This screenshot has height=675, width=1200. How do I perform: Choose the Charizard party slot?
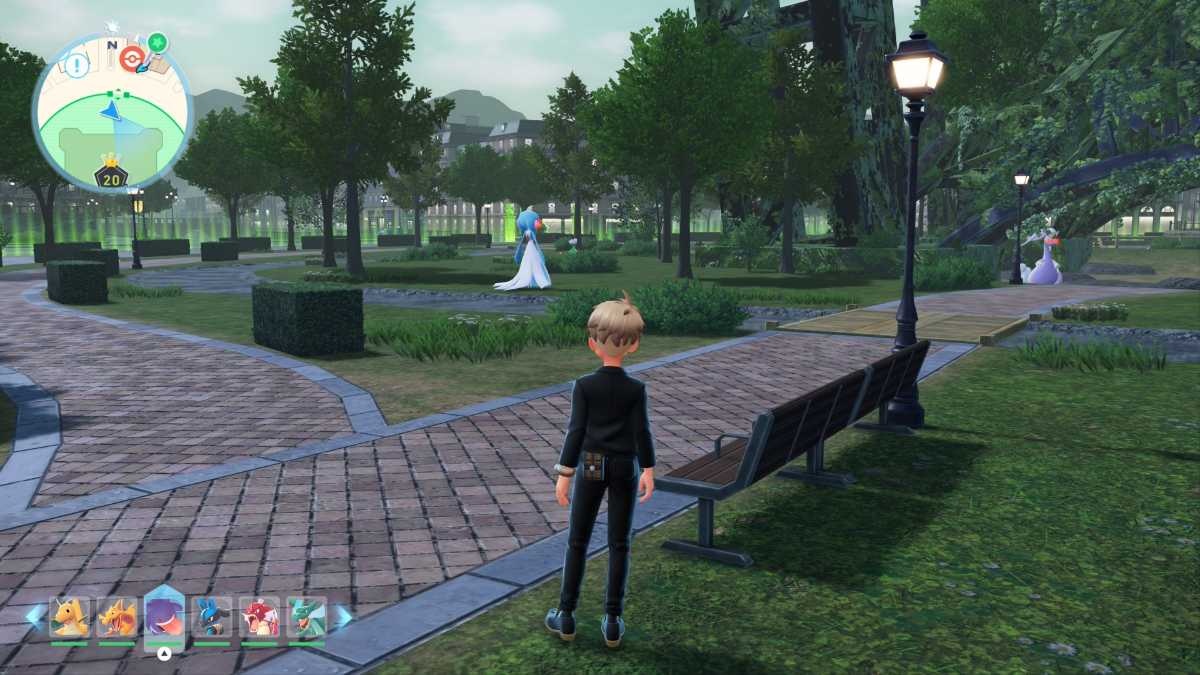[x=117, y=617]
